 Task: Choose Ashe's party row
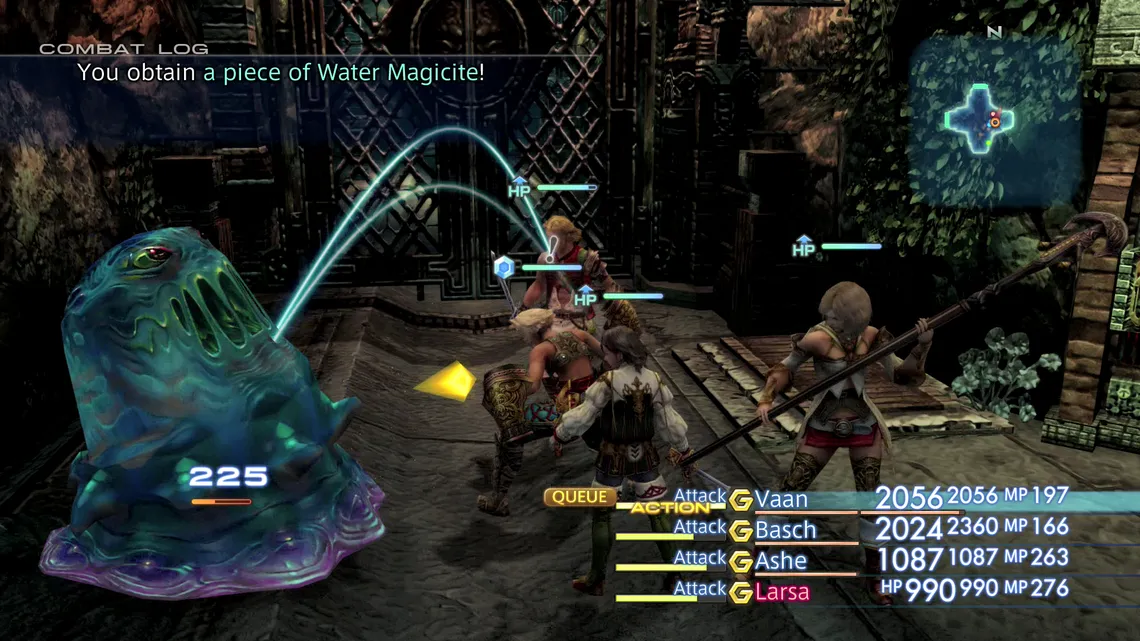[x=781, y=561]
